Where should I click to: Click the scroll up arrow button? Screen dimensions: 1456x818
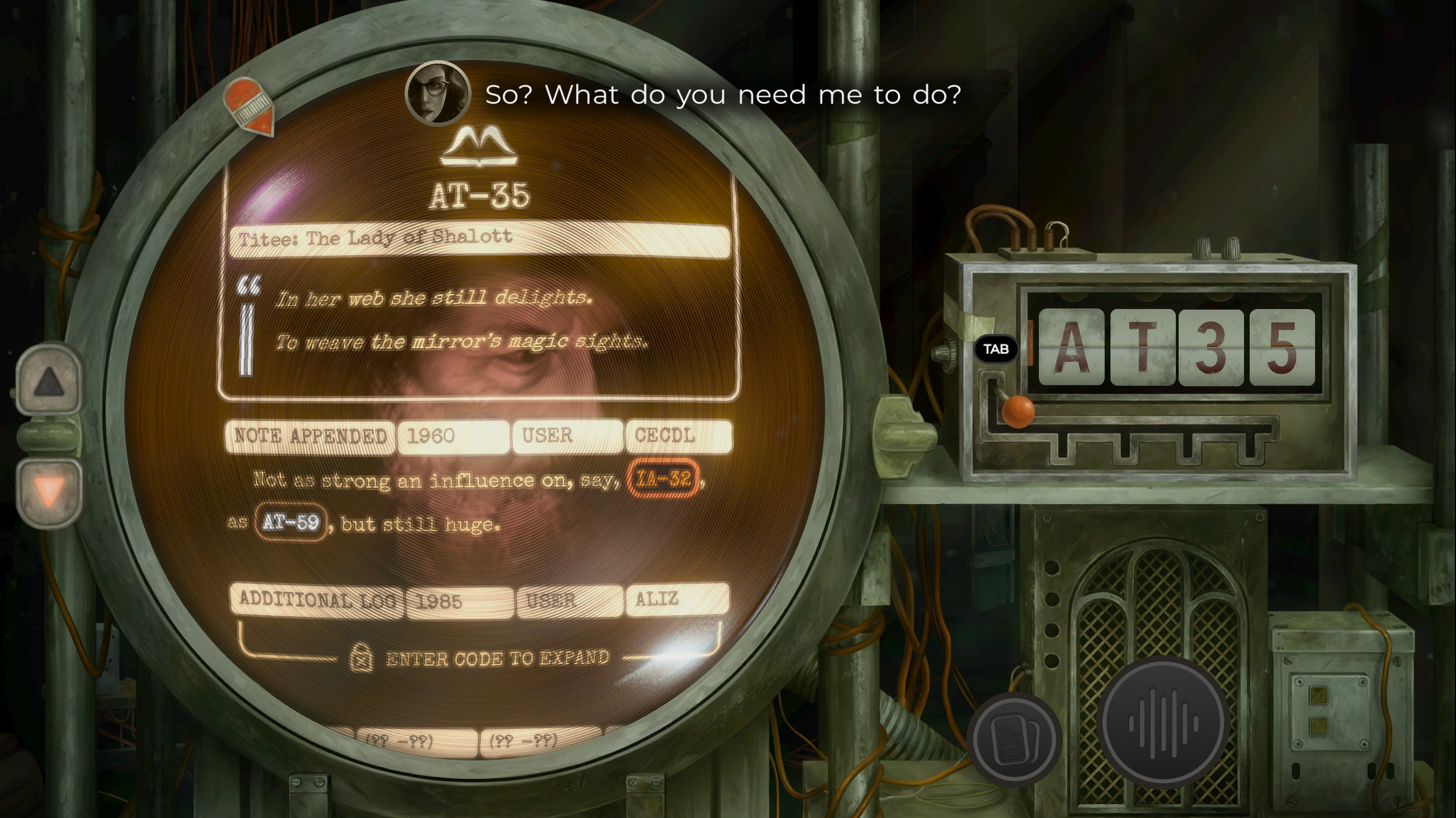pos(49,381)
